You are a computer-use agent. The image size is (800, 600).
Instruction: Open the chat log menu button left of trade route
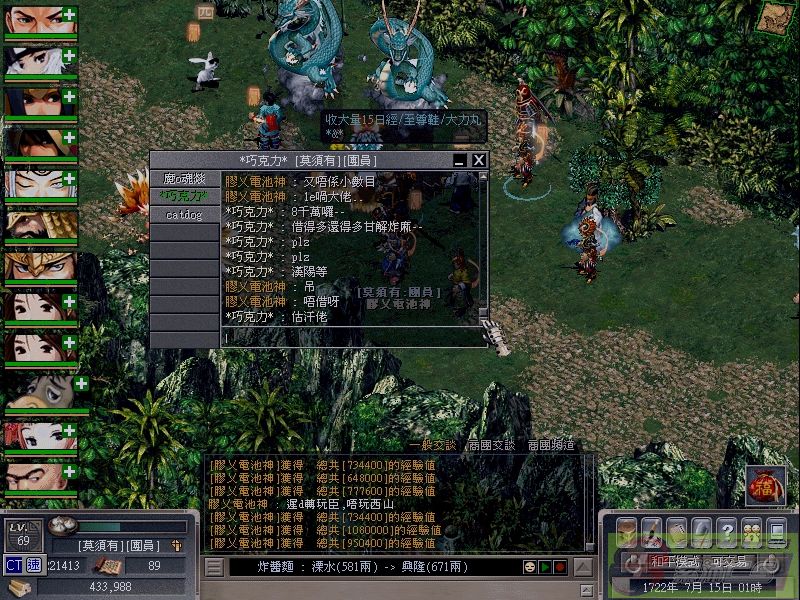(x=214, y=568)
